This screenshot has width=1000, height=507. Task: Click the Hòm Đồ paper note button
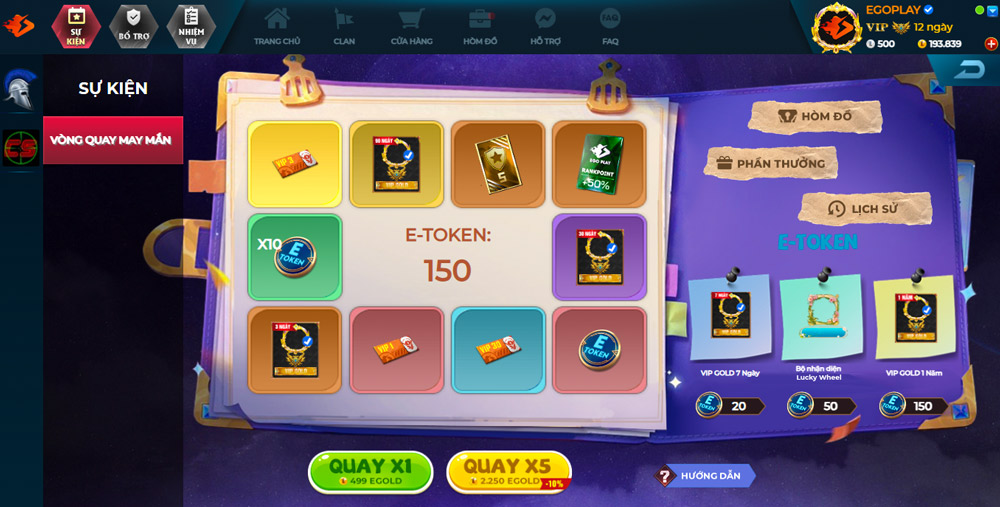coord(816,117)
